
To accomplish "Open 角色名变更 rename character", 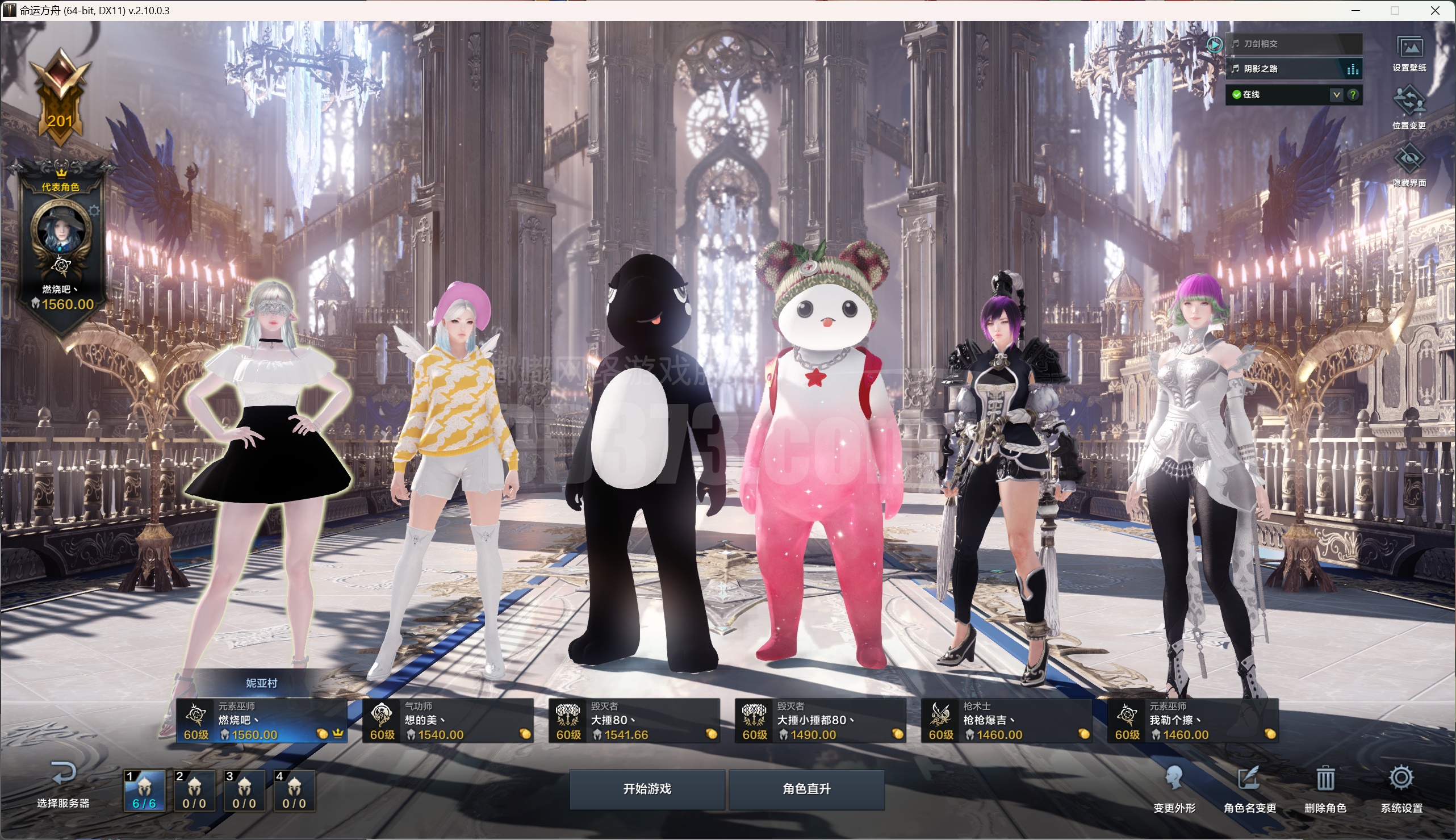I will [x=1249, y=788].
